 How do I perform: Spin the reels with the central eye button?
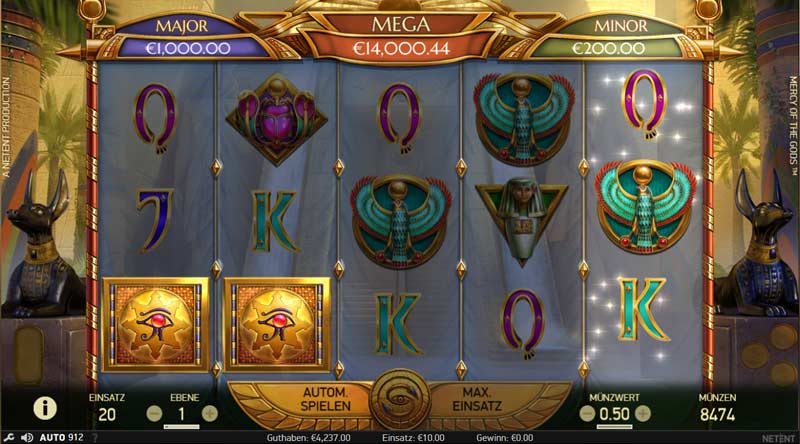(399, 401)
